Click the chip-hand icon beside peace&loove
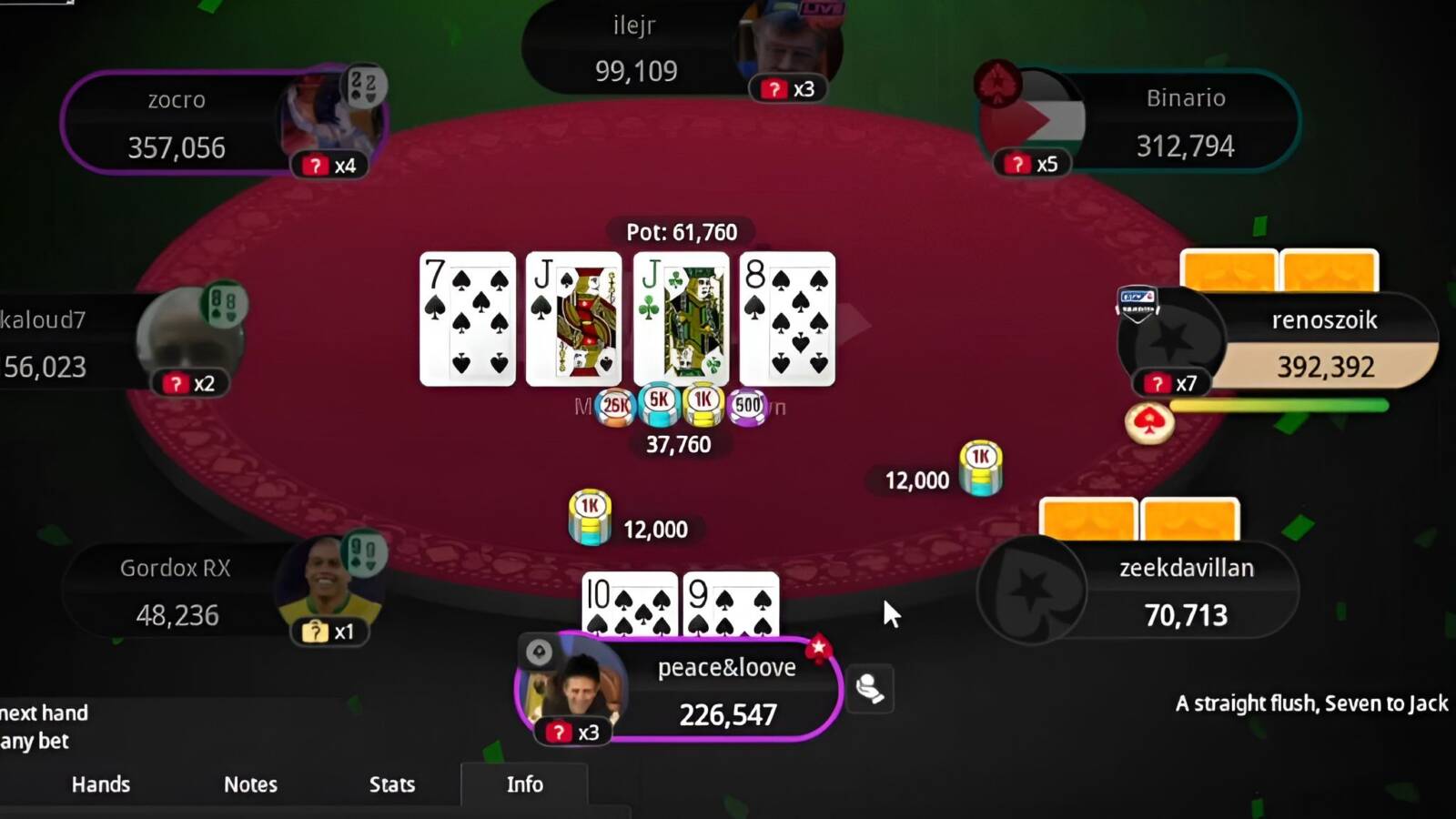Viewport: 1456px width, 819px height. pyautogui.click(x=870, y=689)
